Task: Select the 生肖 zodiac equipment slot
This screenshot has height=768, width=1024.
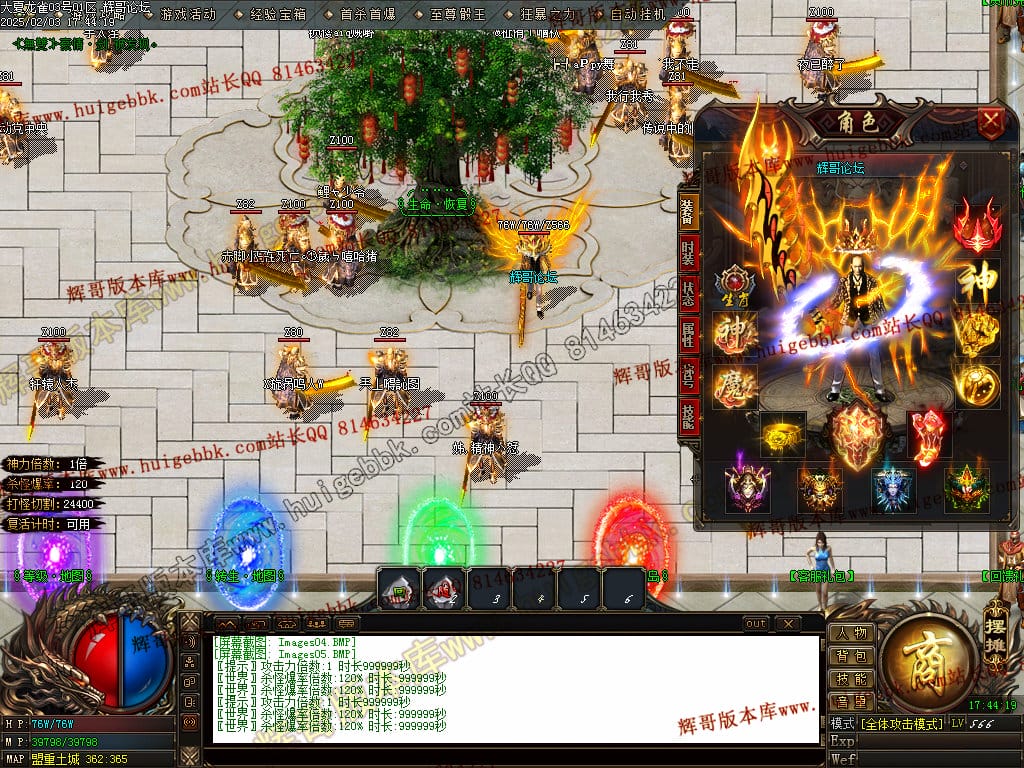Action: (x=735, y=287)
